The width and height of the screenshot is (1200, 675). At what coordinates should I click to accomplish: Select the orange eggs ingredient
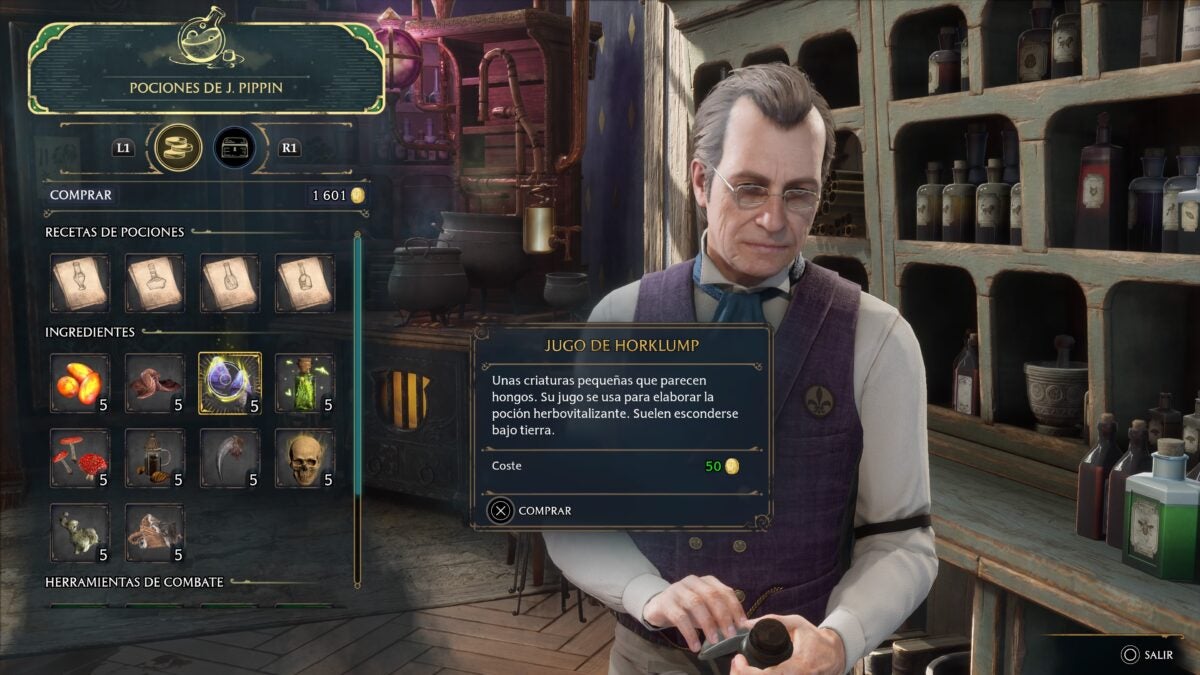80,383
